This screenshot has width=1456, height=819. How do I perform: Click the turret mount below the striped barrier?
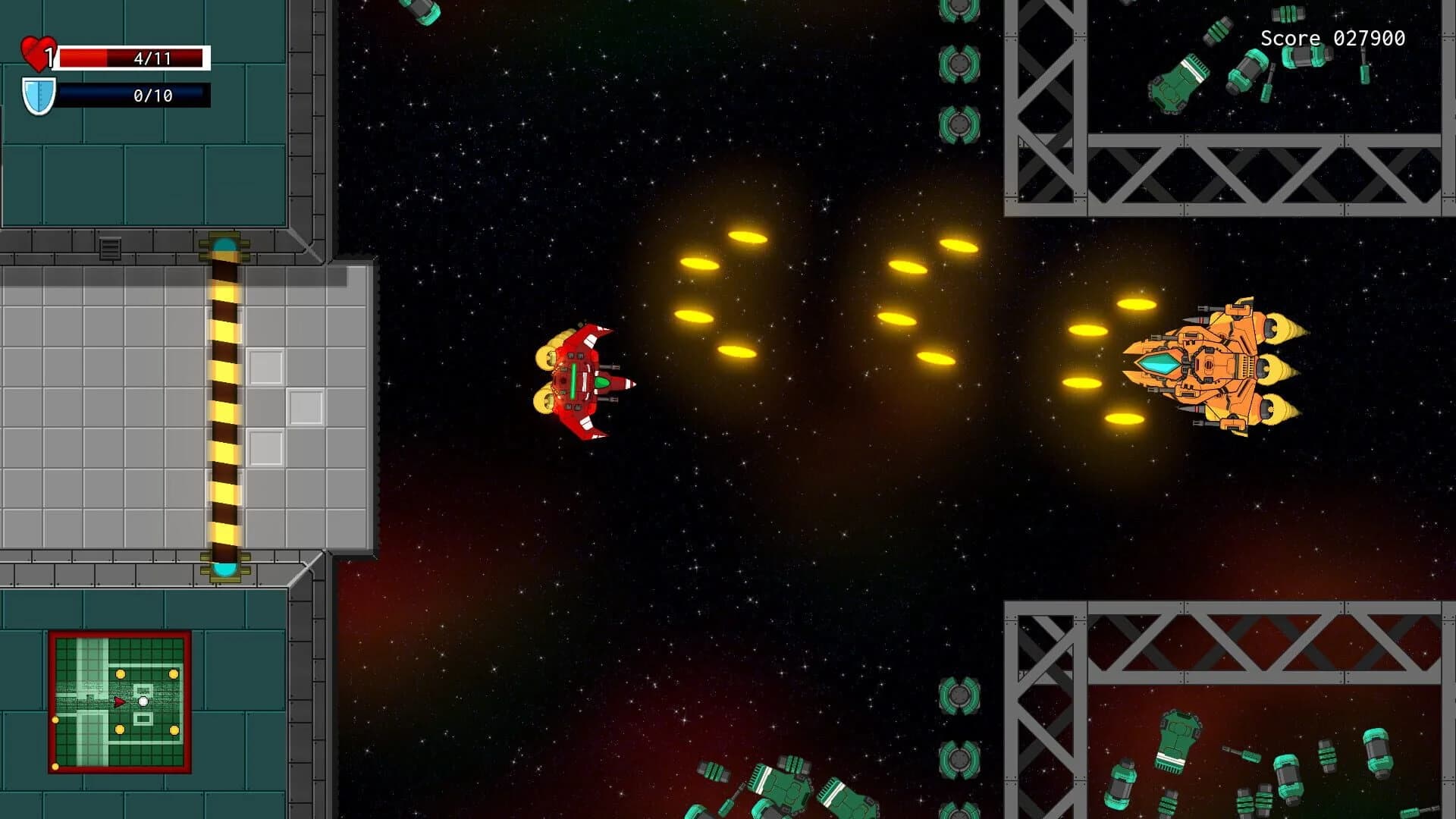point(224,570)
